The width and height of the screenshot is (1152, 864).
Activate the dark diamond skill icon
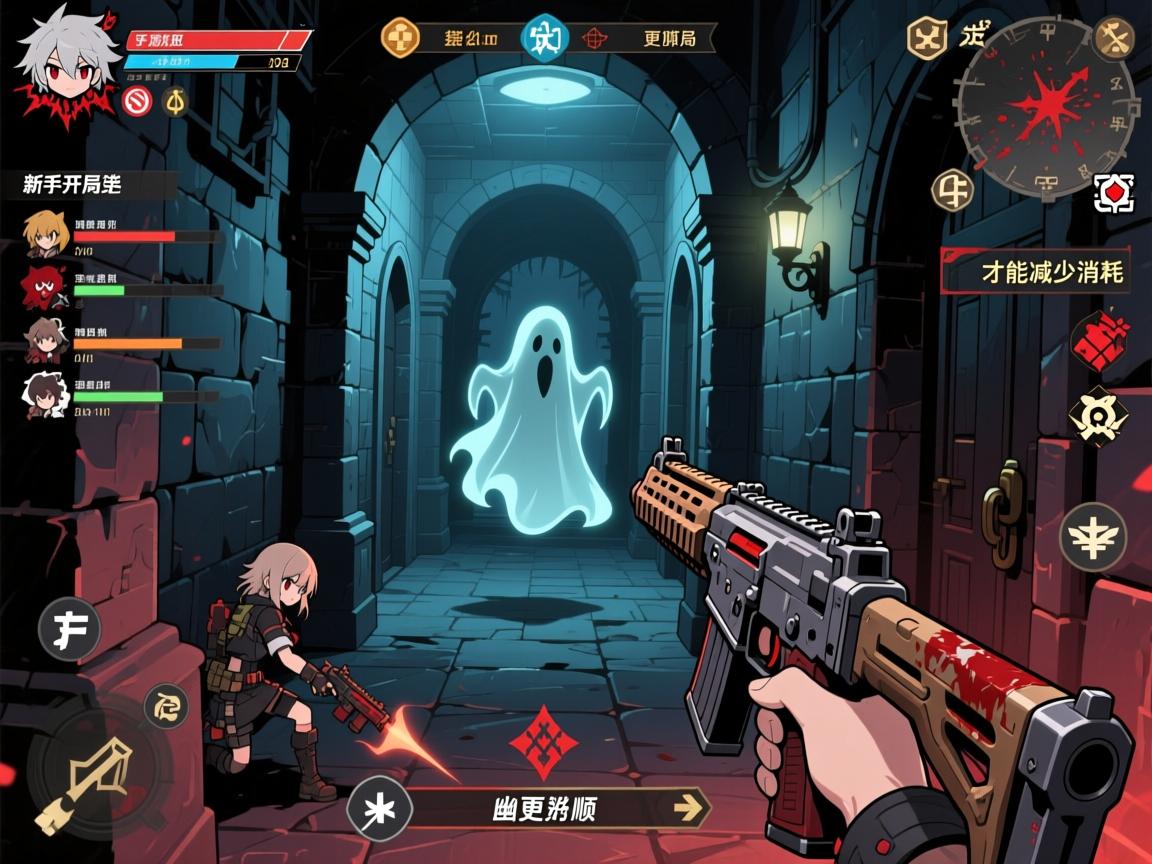click(1098, 416)
